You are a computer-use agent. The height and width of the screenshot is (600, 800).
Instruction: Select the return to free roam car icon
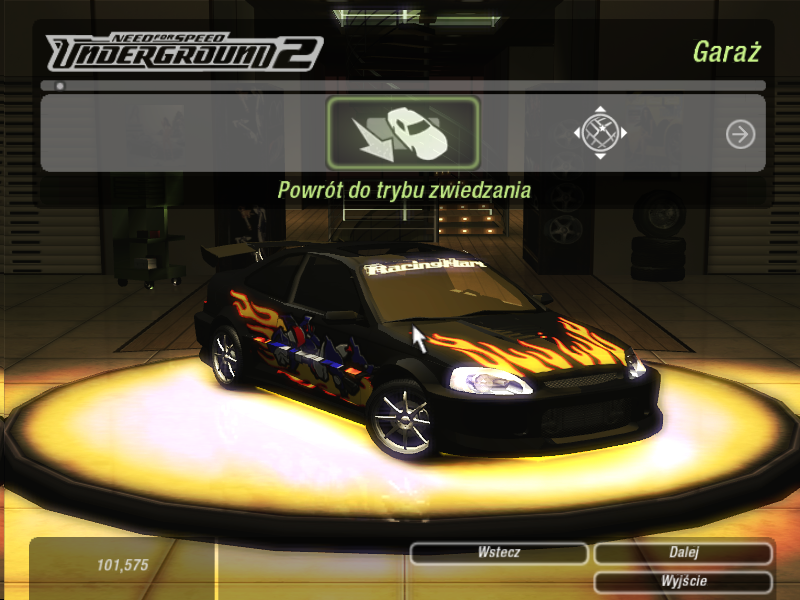coord(403,133)
